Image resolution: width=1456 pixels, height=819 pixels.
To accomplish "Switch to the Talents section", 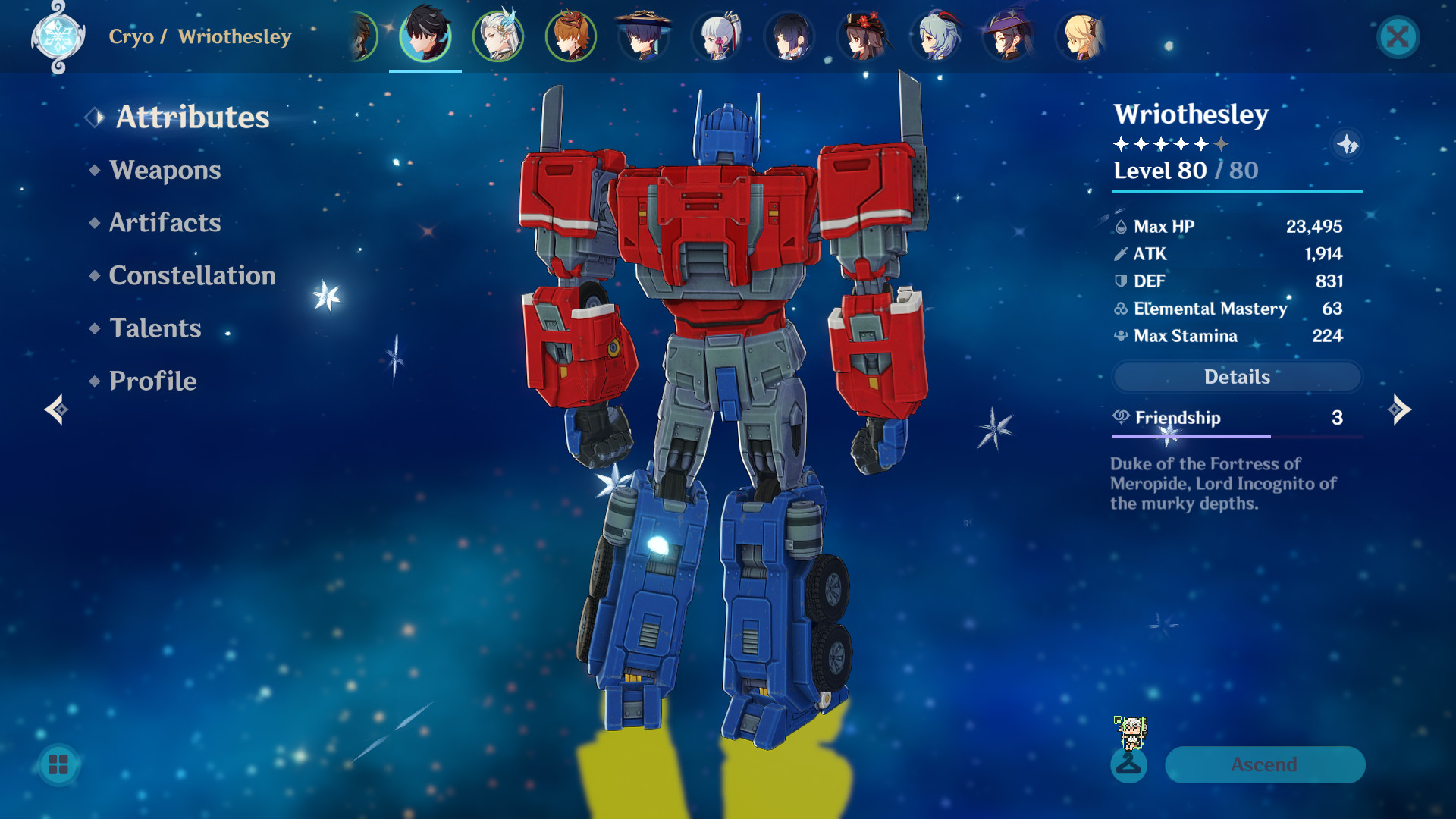I will coord(155,328).
